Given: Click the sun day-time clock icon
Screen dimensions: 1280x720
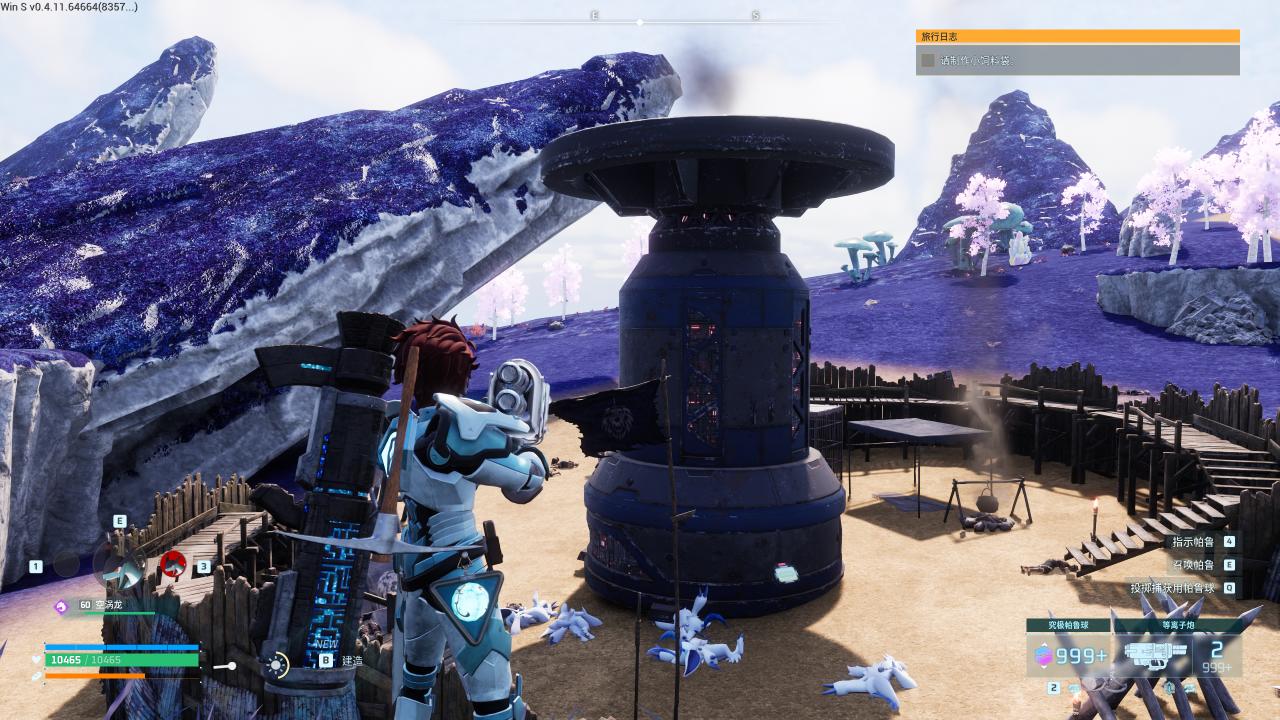Looking at the screenshot, I should [276, 664].
